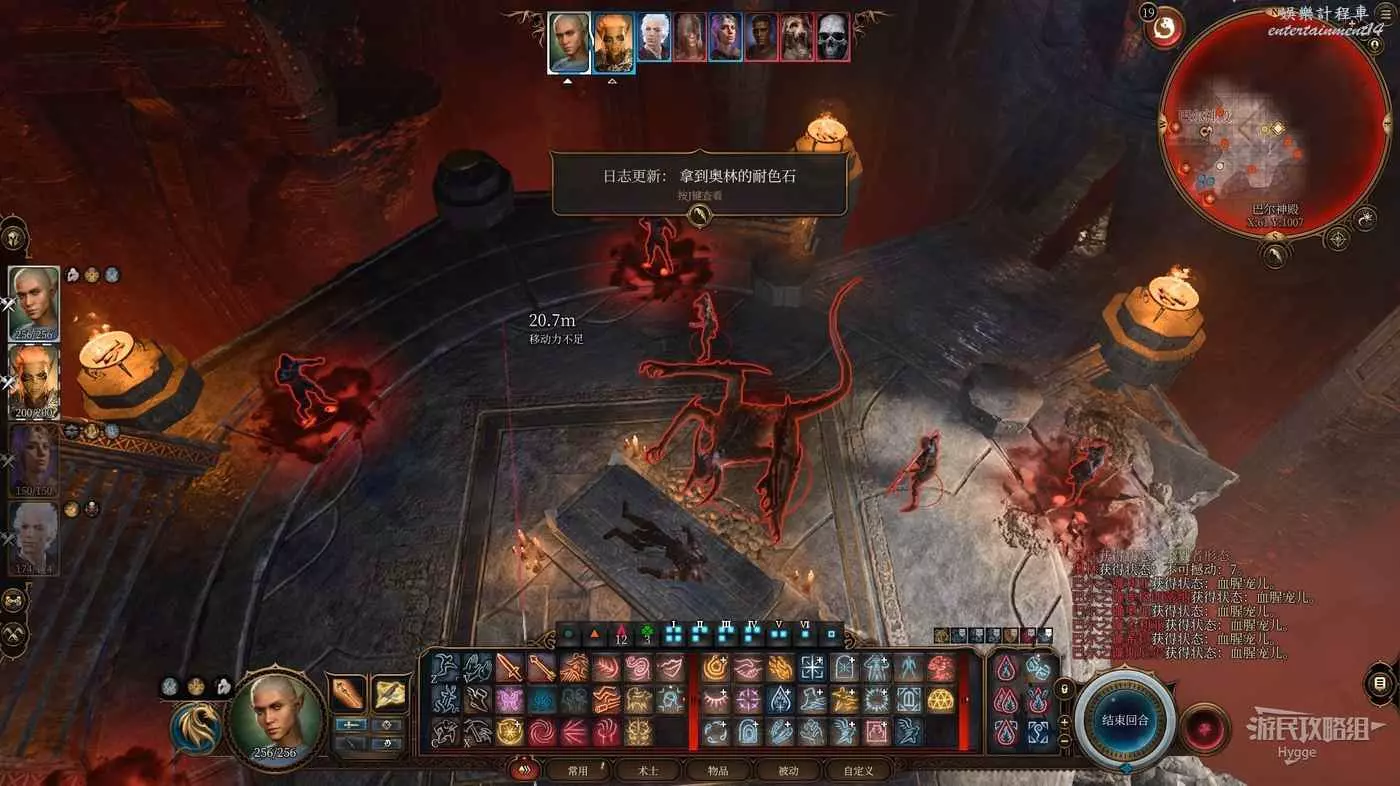Click the skull portrait in turn order
The height and width of the screenshot is (786, 1400).
(832, 38)
